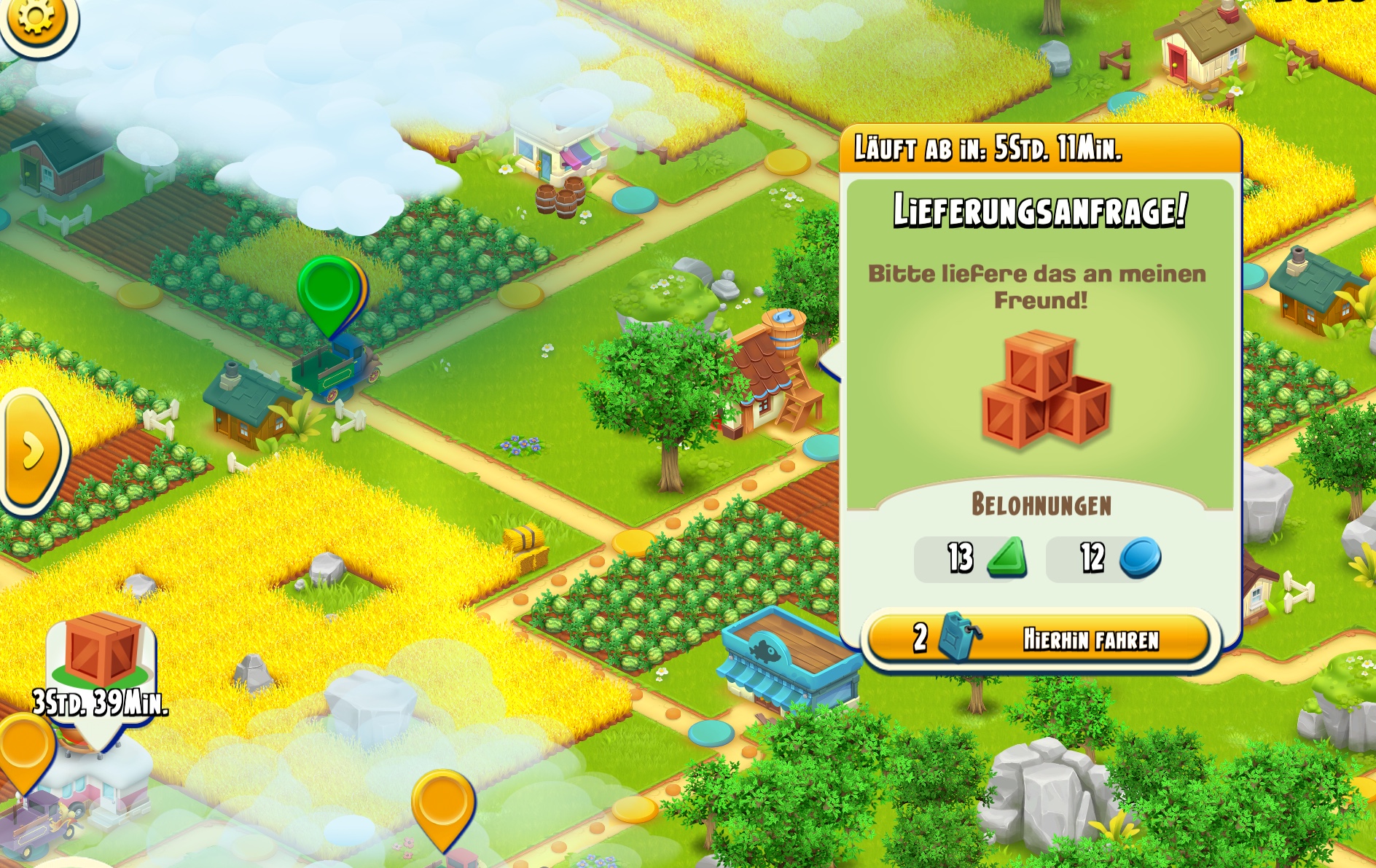Click the Hierhin fahren button
This screenshot has height=868, width=1376.
pyautogui.click(x=1038, y=638)
